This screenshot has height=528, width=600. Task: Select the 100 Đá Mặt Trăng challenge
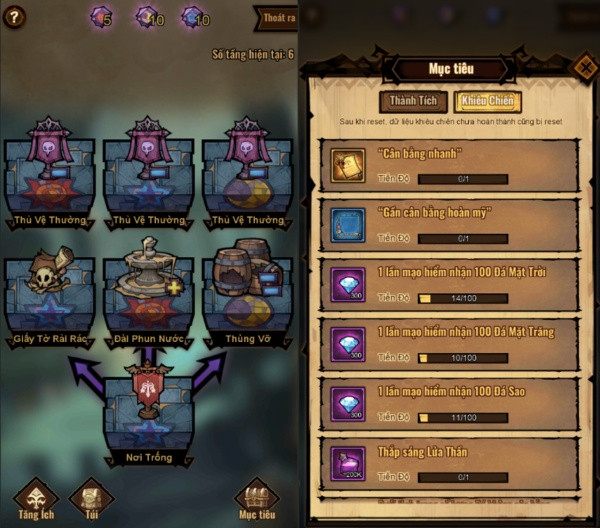point(453,346)
